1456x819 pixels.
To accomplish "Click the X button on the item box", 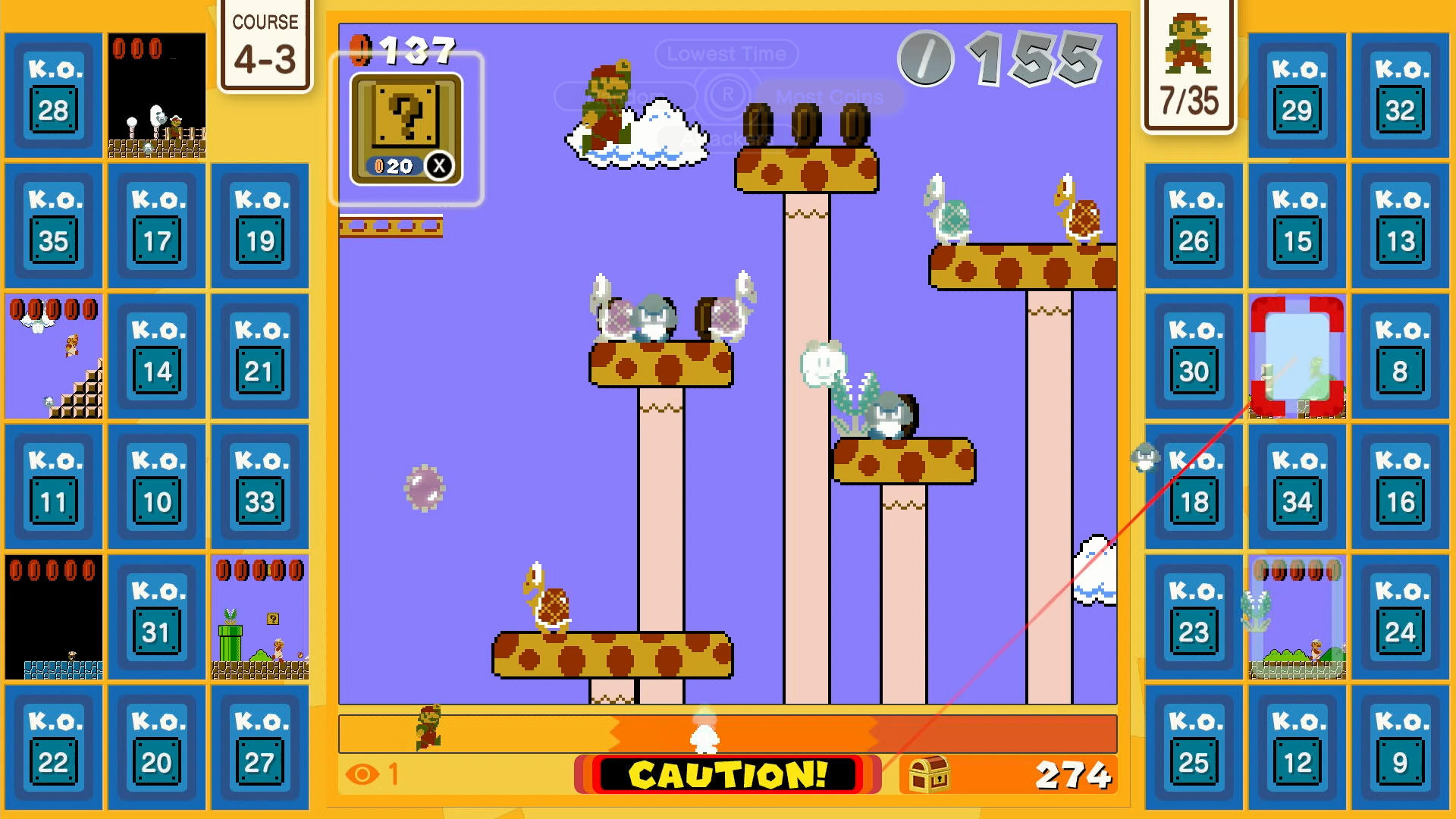I will point(441,166).
